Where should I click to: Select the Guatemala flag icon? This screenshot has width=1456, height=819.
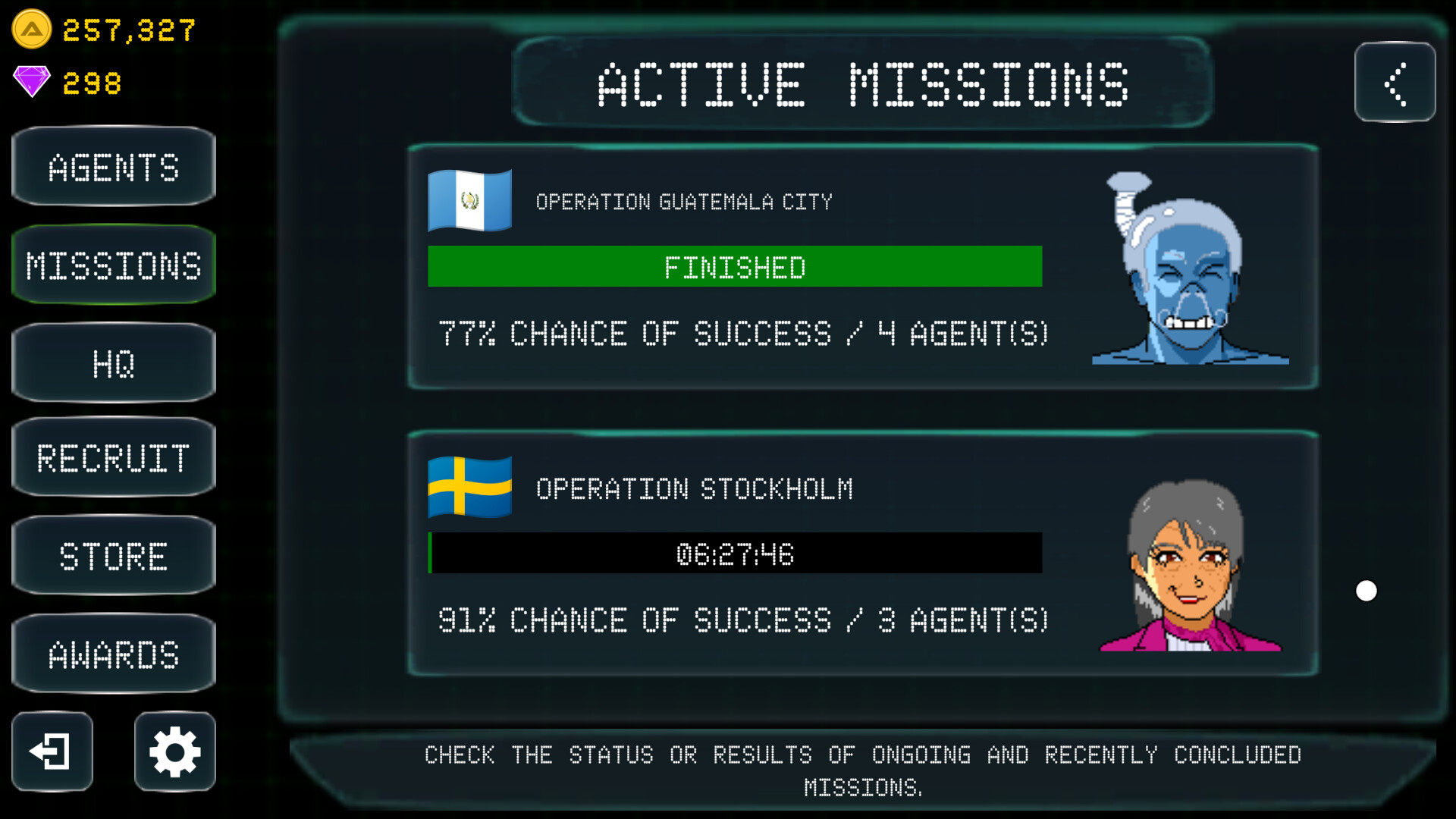469,199
